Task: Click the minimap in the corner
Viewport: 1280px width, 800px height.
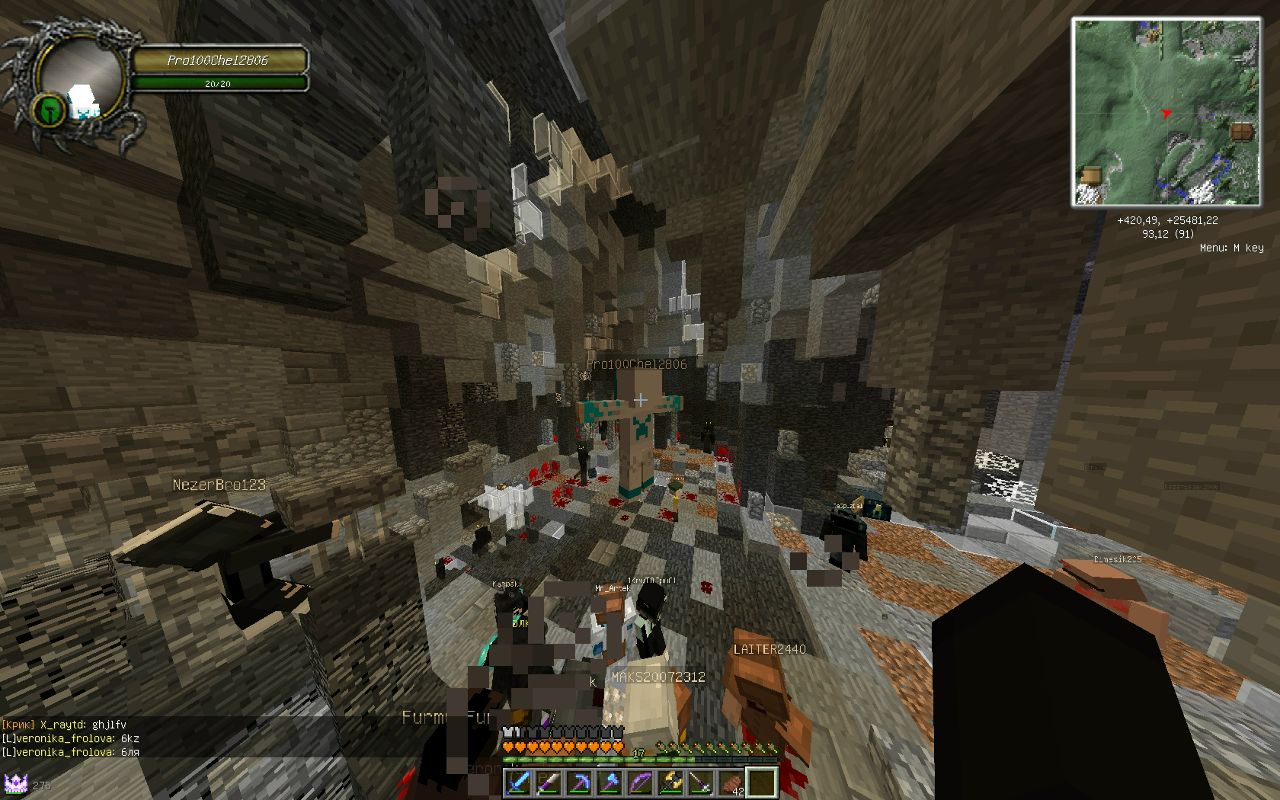Action: click(1165, 112)
